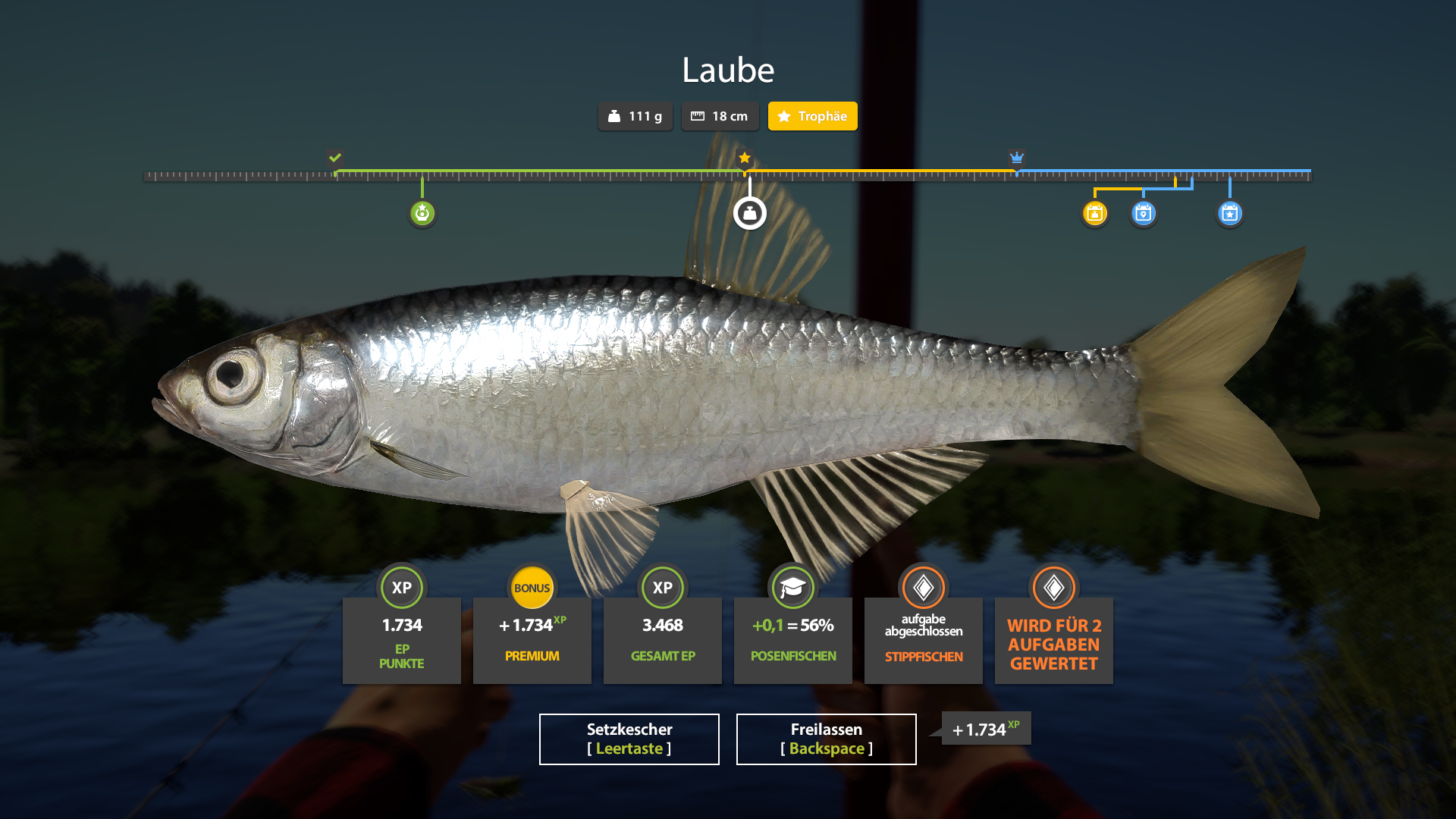Select the EP Punkte experience tile
This screenshot has width=1456, height=819.
pyautogui.click(x=401, y=639)
